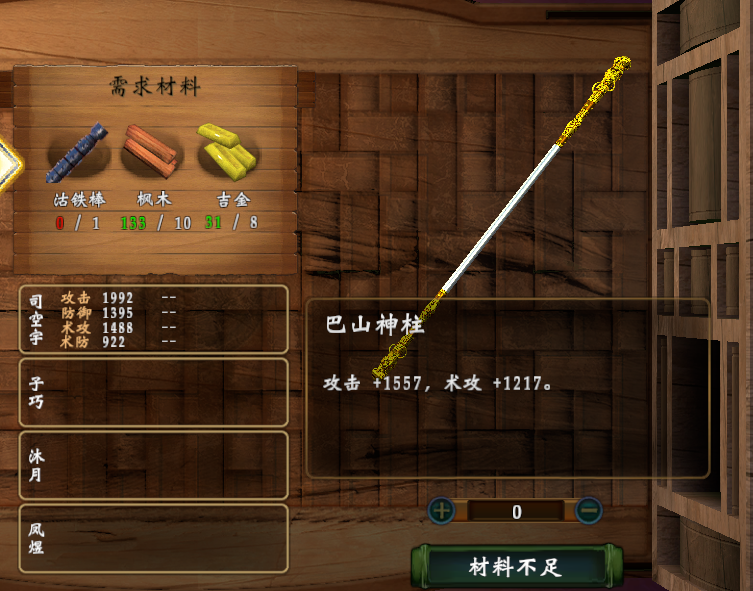Choose character 沐月 row

tap(154, 465)
